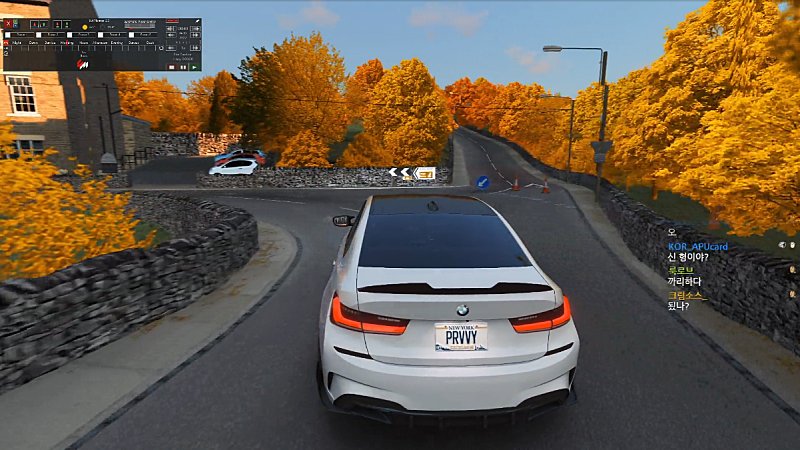
Task: Select the yellow sun icon in the panel
Action: 85,27
